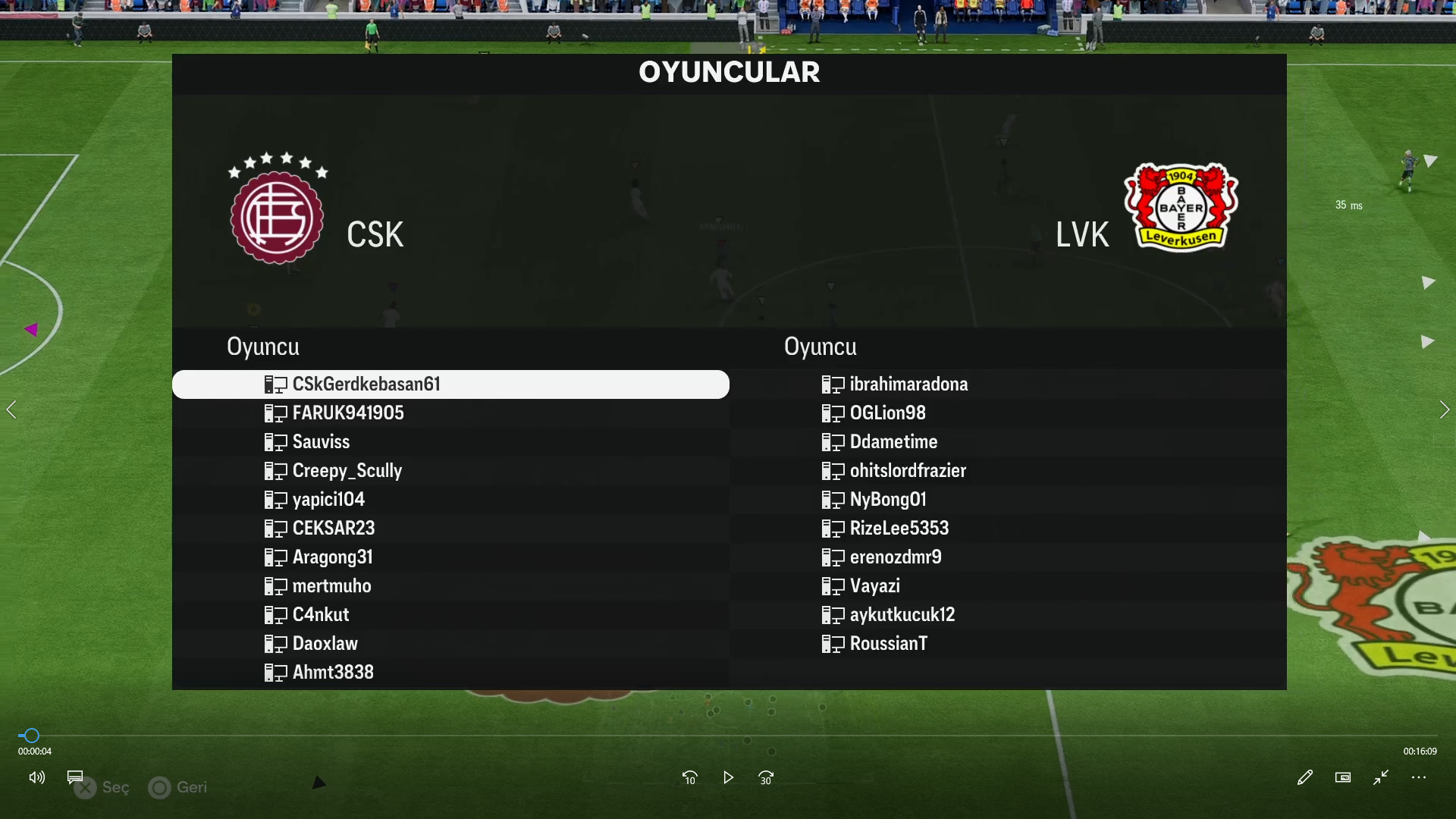Rewind the video 10 seconds
This screenshot has width=1456, height=819.
689,777
